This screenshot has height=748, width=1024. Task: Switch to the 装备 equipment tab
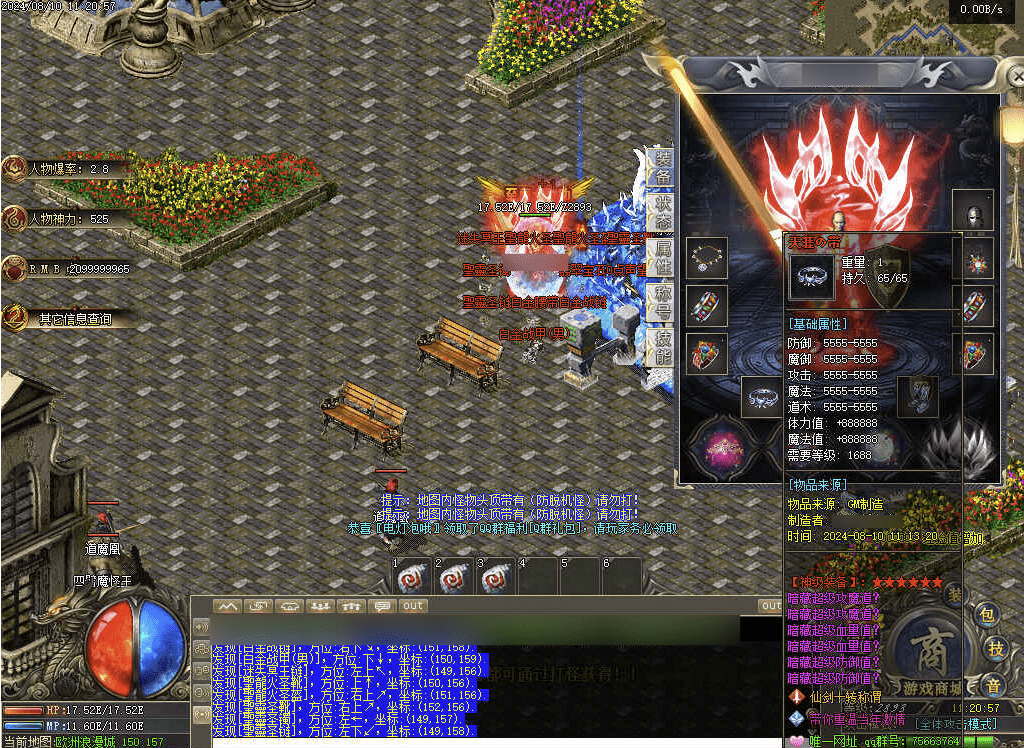pos(662,167)
